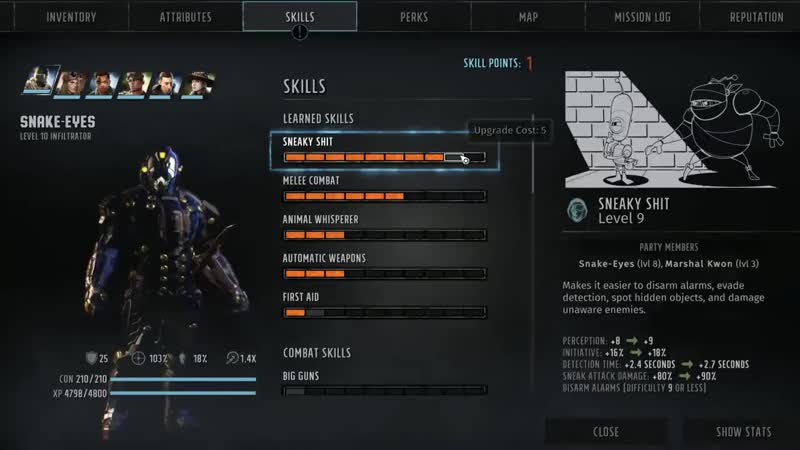Open the Map tab

coord(528,17)
